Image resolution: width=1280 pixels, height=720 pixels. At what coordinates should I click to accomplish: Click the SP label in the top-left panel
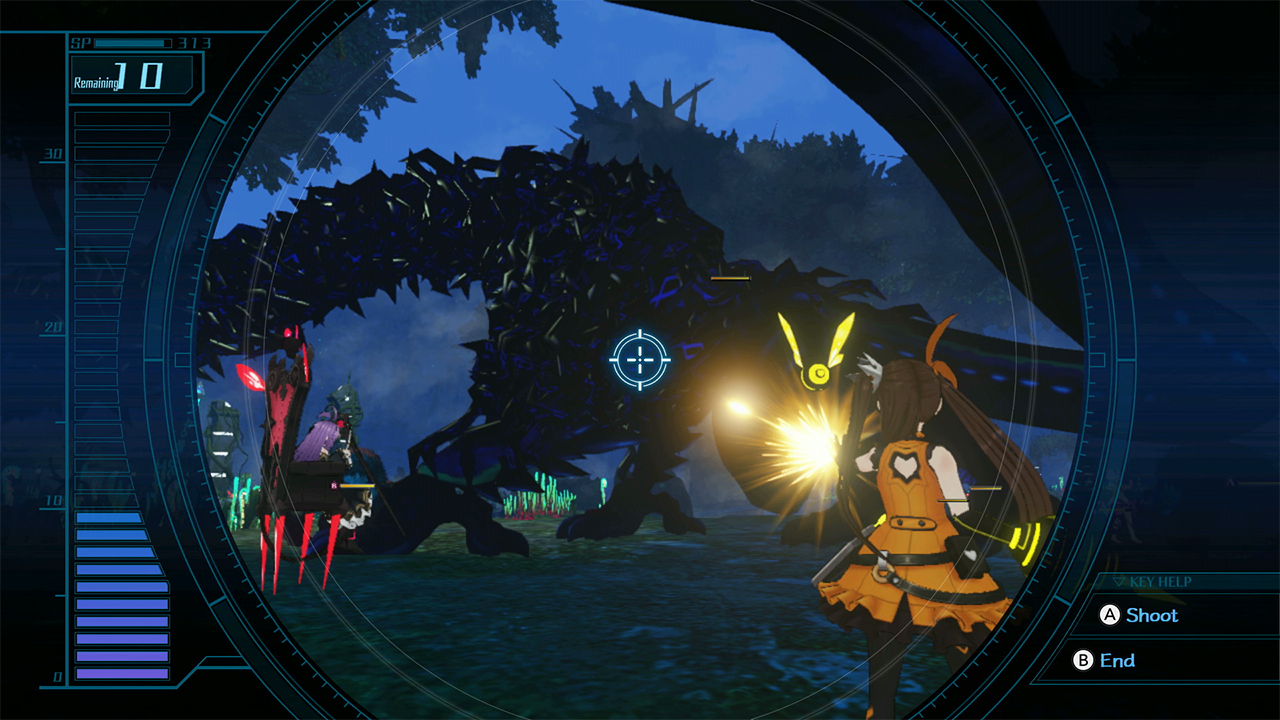pos(82,42)
